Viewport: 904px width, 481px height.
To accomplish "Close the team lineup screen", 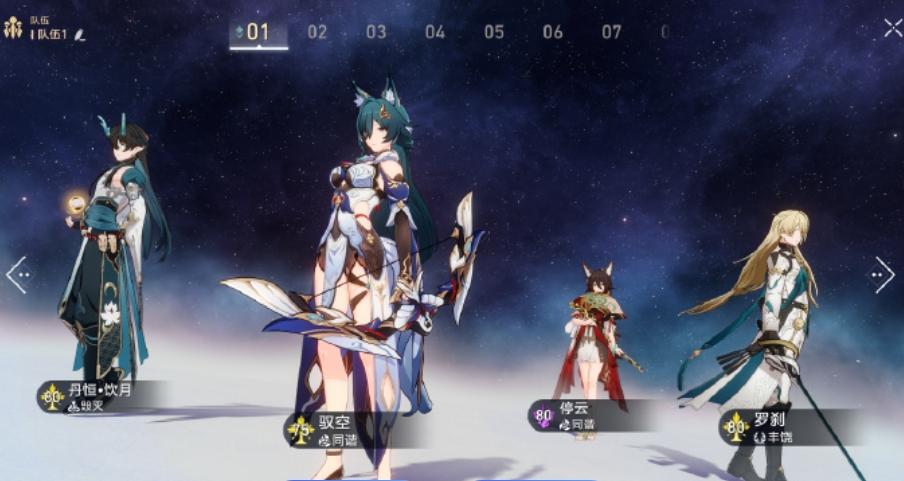I will [x=892, y=28].
